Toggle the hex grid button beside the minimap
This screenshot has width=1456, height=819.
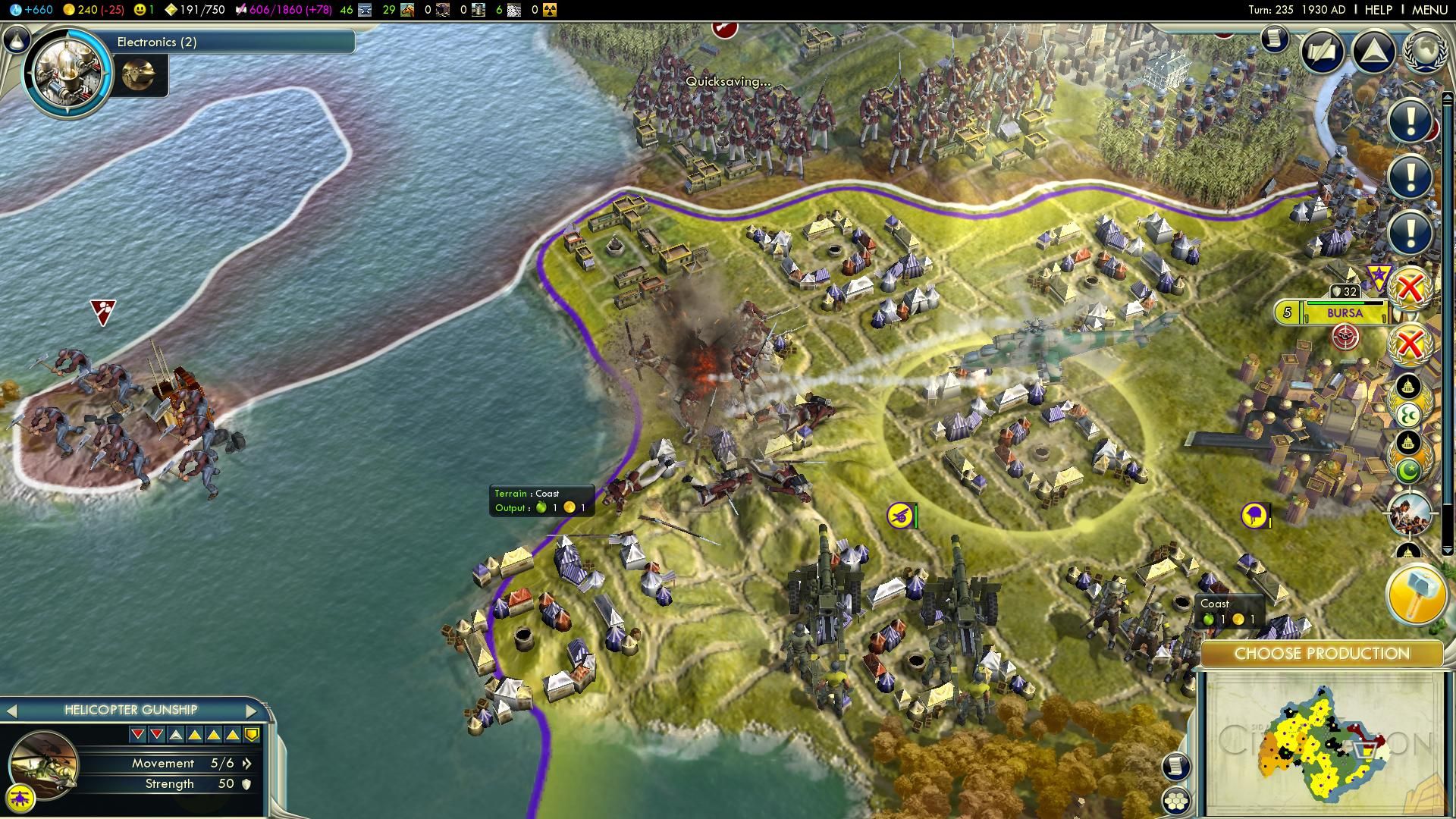[1175, 801]
